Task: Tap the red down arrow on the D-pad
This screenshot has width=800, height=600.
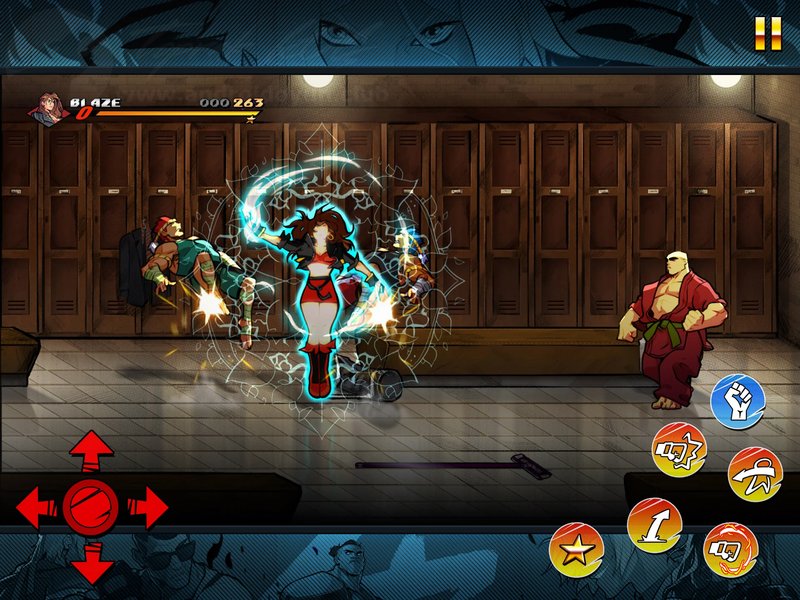Action: click(x=91, y=563)
